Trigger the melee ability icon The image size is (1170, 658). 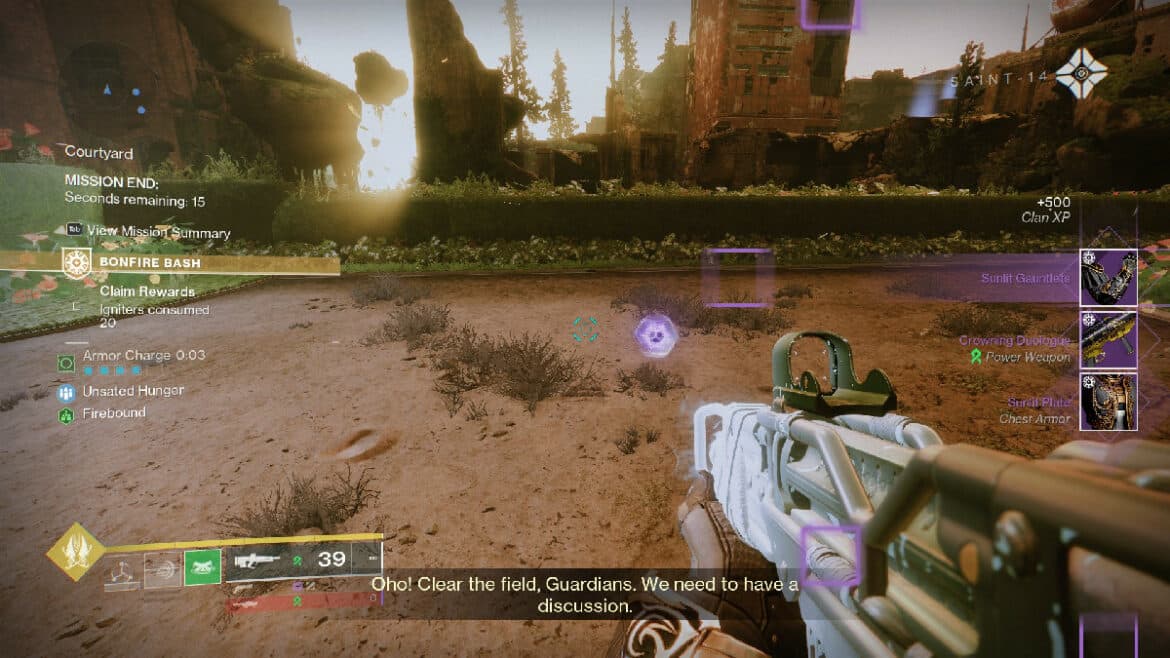pyautogui.click(x=162, y=570)
